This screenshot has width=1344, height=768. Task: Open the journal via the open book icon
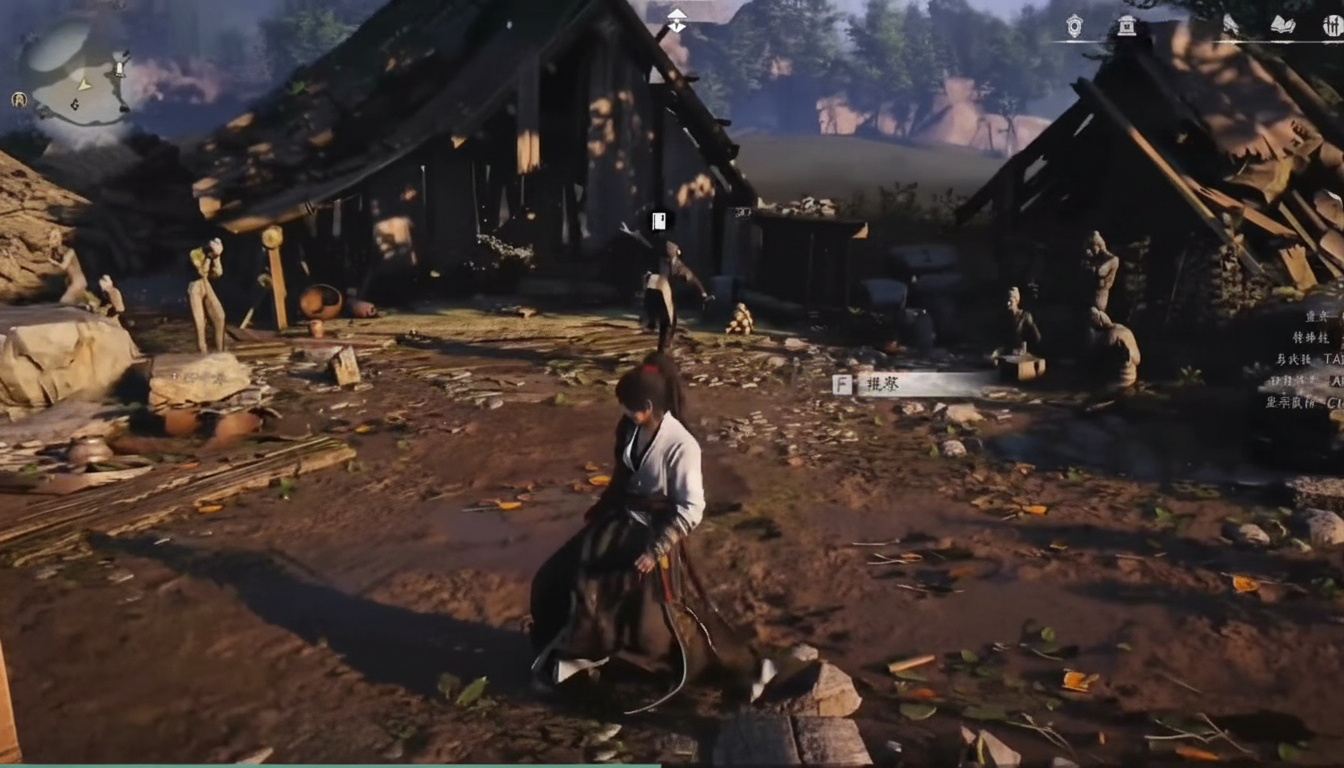[1282, 26]
